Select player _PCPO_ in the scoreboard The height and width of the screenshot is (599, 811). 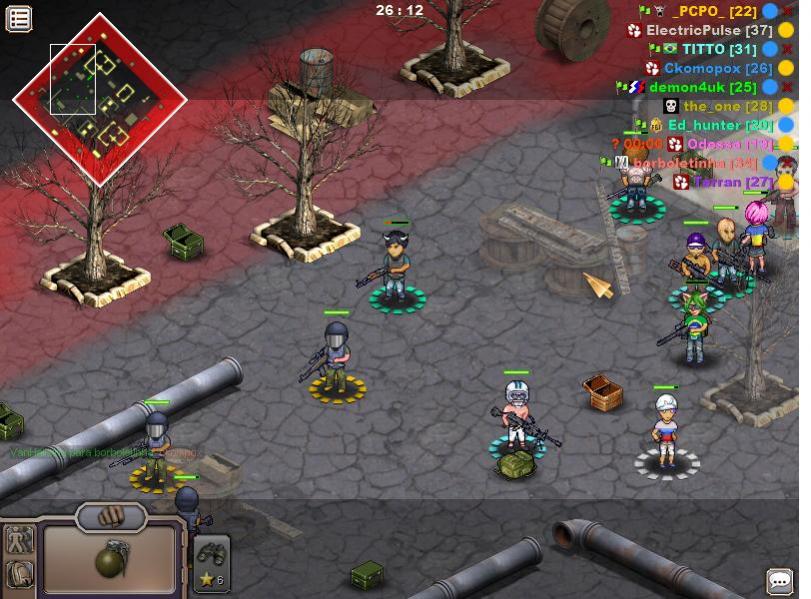click(x=714, y=11)
